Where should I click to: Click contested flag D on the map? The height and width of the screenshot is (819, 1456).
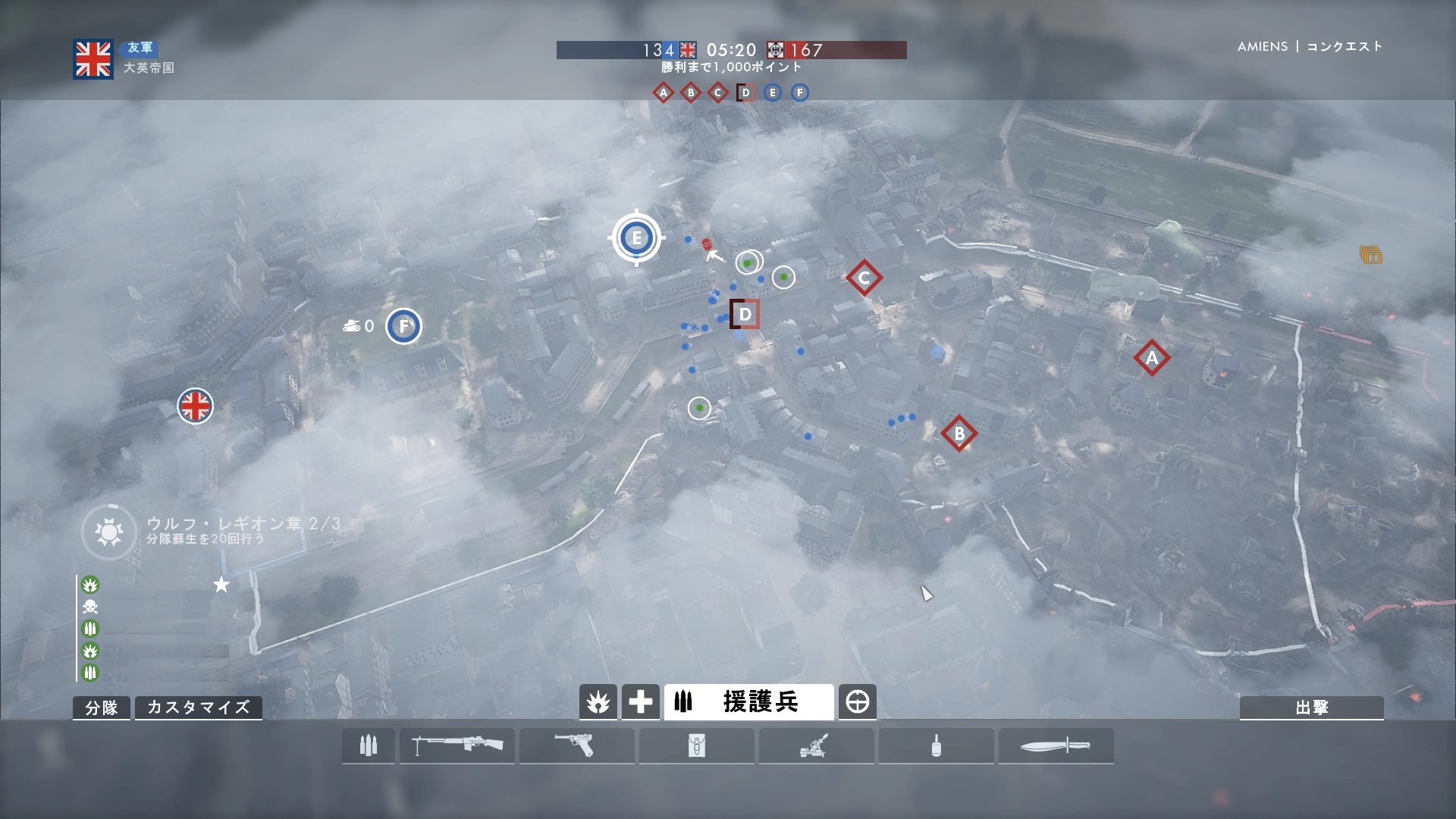[x=745, y=314]
